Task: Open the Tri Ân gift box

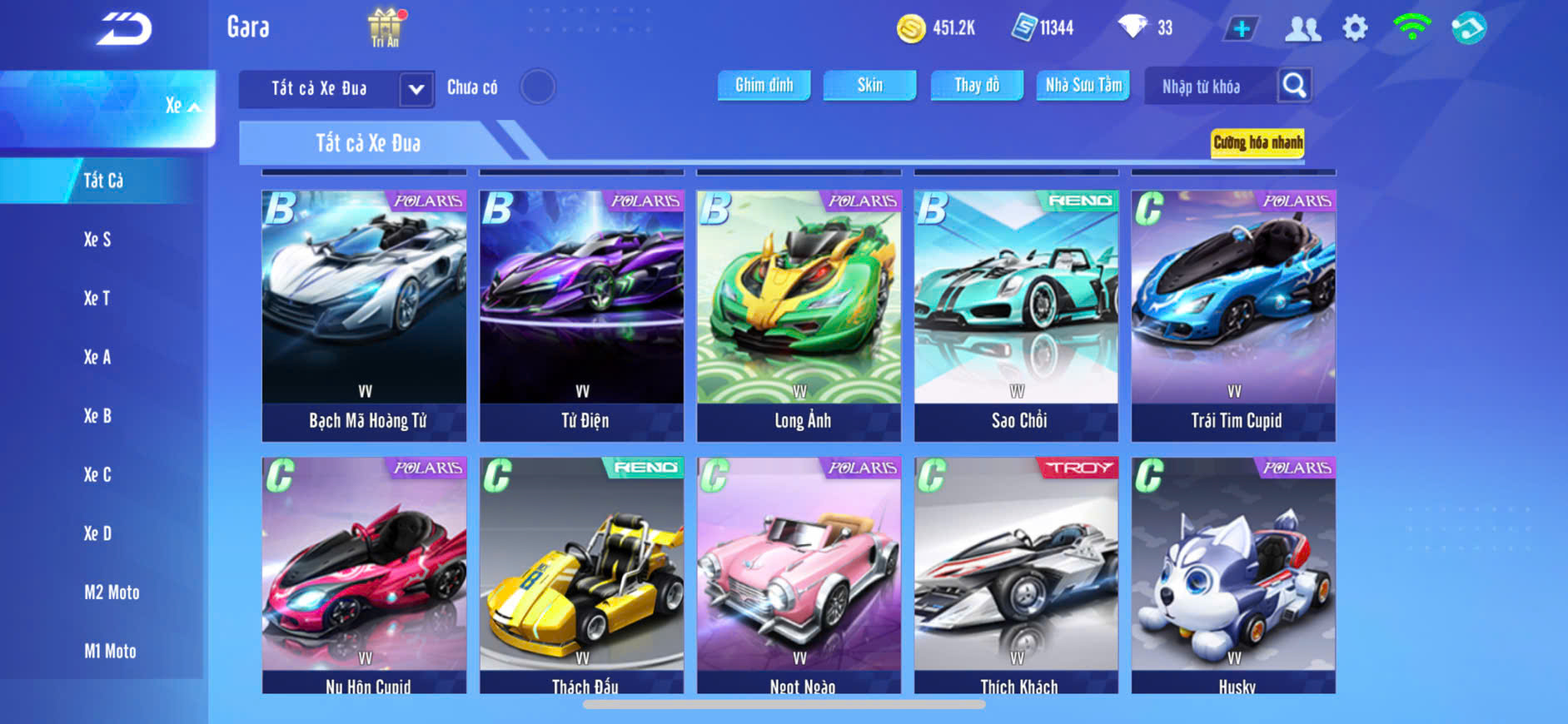Action: pyautogui.click(x=385, y=27)
